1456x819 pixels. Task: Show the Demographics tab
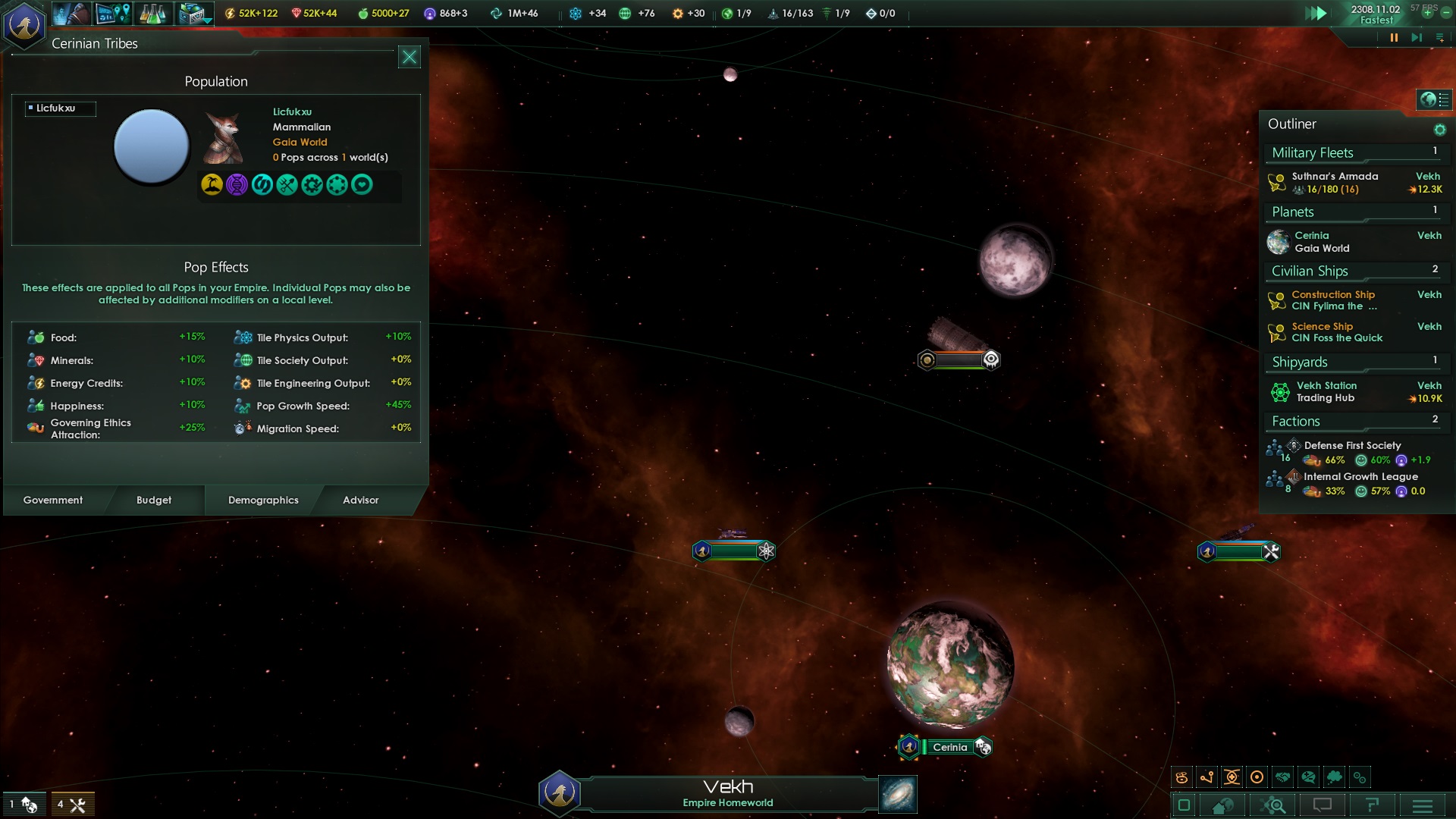click(x=263, y=500)
